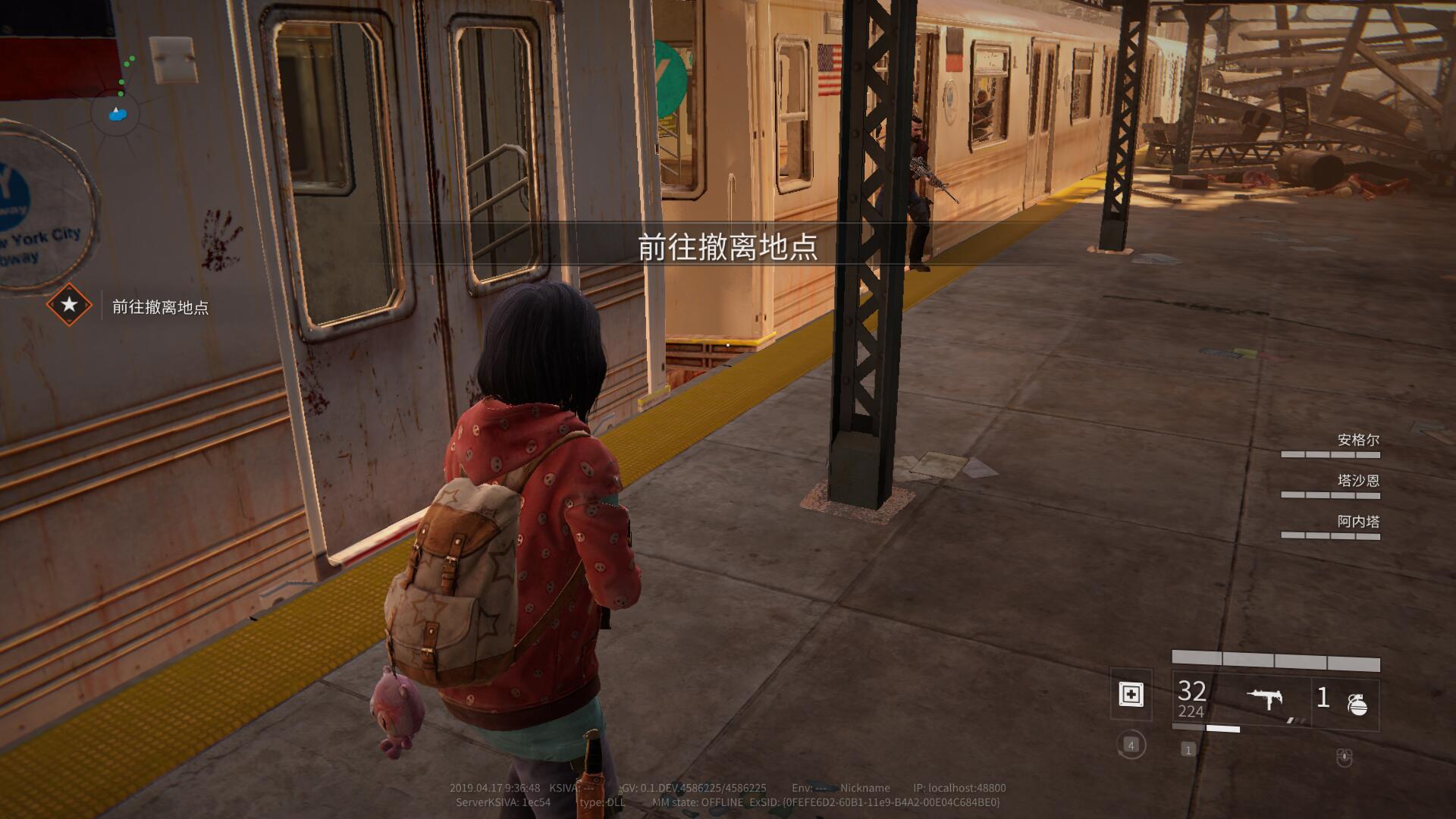This screenshot has width=1456, height=819.
Task: Select teammate 安格尔 in squad list
Action: [x=1357, y=440]
